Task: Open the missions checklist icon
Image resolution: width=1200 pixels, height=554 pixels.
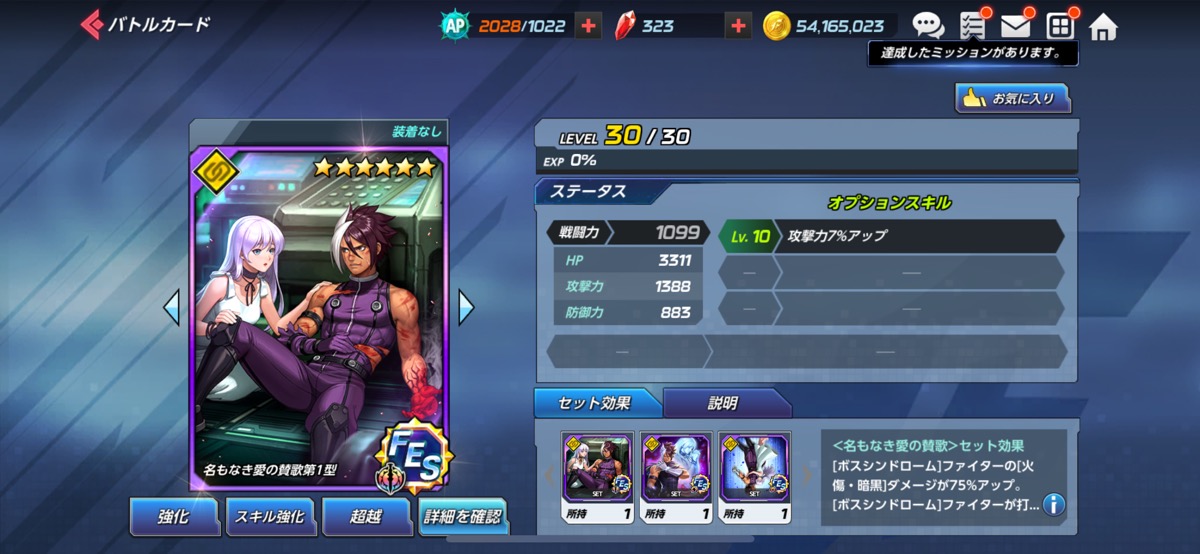Action: coord(972,26)
